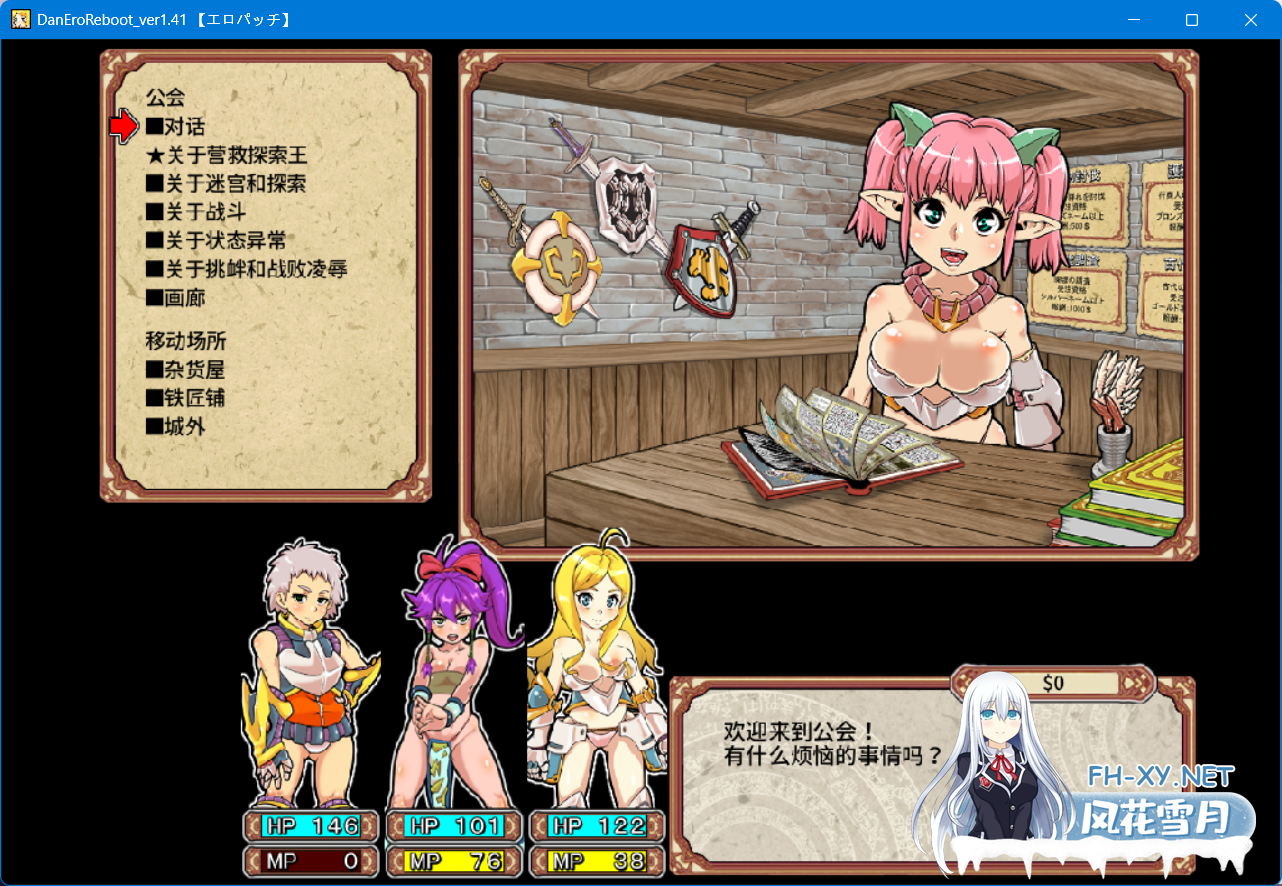Image resolution: width=1282 pixels, height=886 pixels.
Task: Select 关于战斗 menu option
Action: click(196, 212)
